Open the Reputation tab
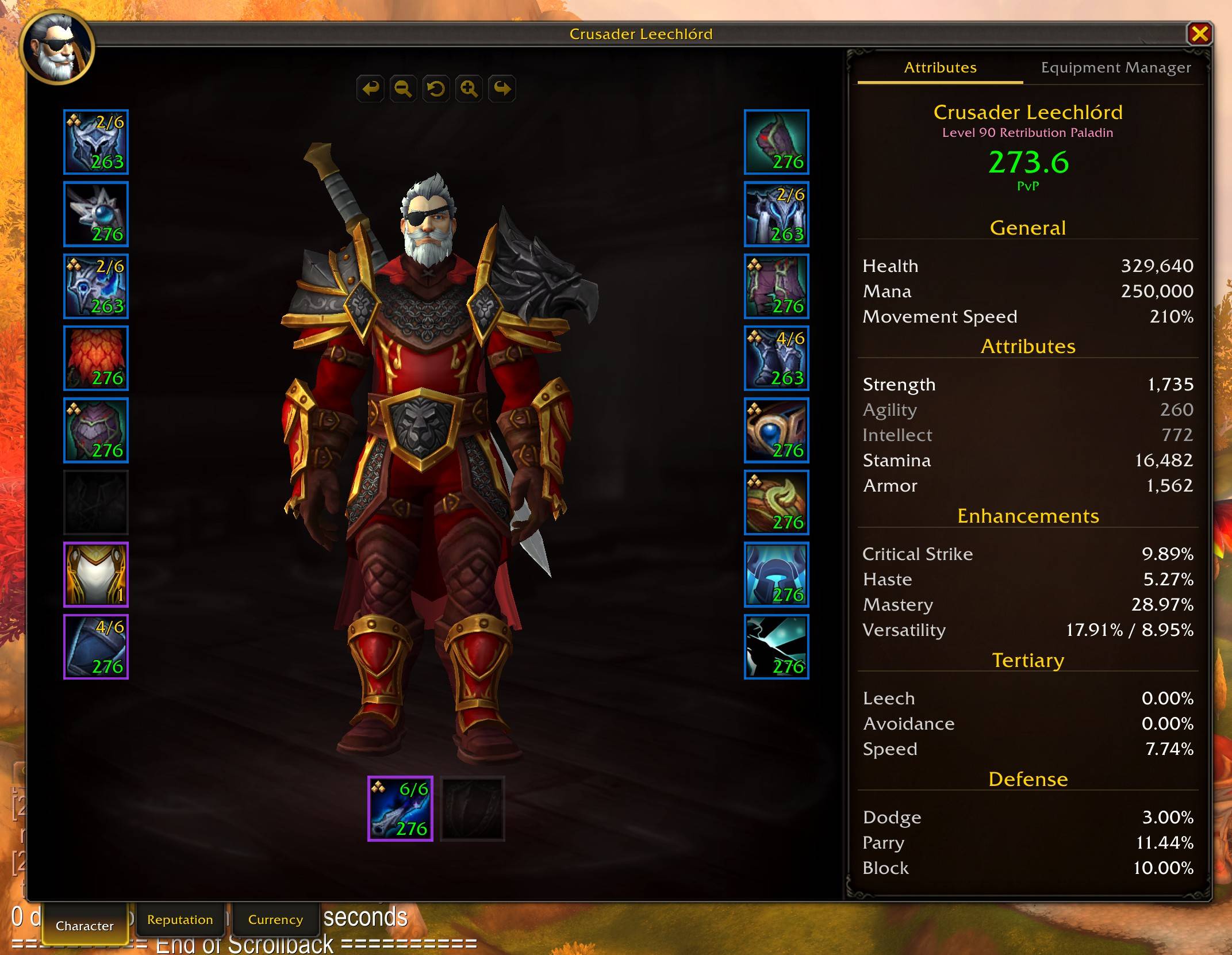Screen dimensions: 1232x955 click(180, 919)
